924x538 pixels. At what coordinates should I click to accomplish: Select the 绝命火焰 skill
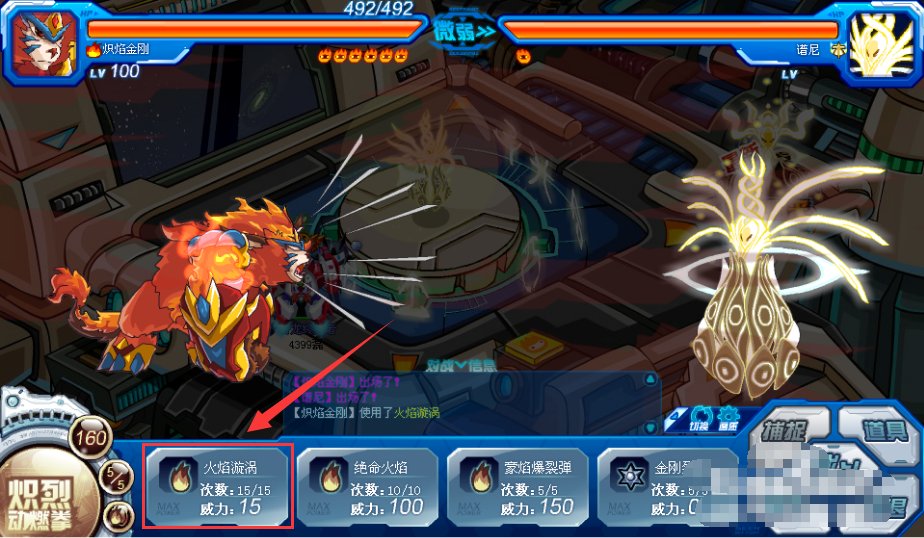pyautogui.click(x=367, y=487)
